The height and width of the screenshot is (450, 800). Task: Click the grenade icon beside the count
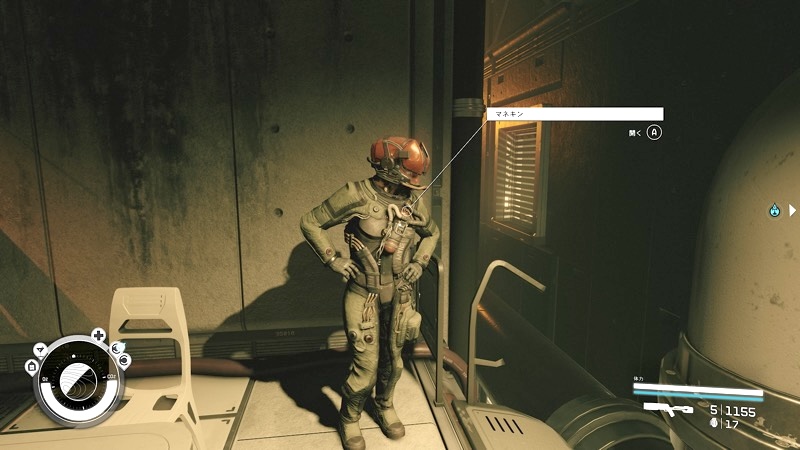(712, 423)
